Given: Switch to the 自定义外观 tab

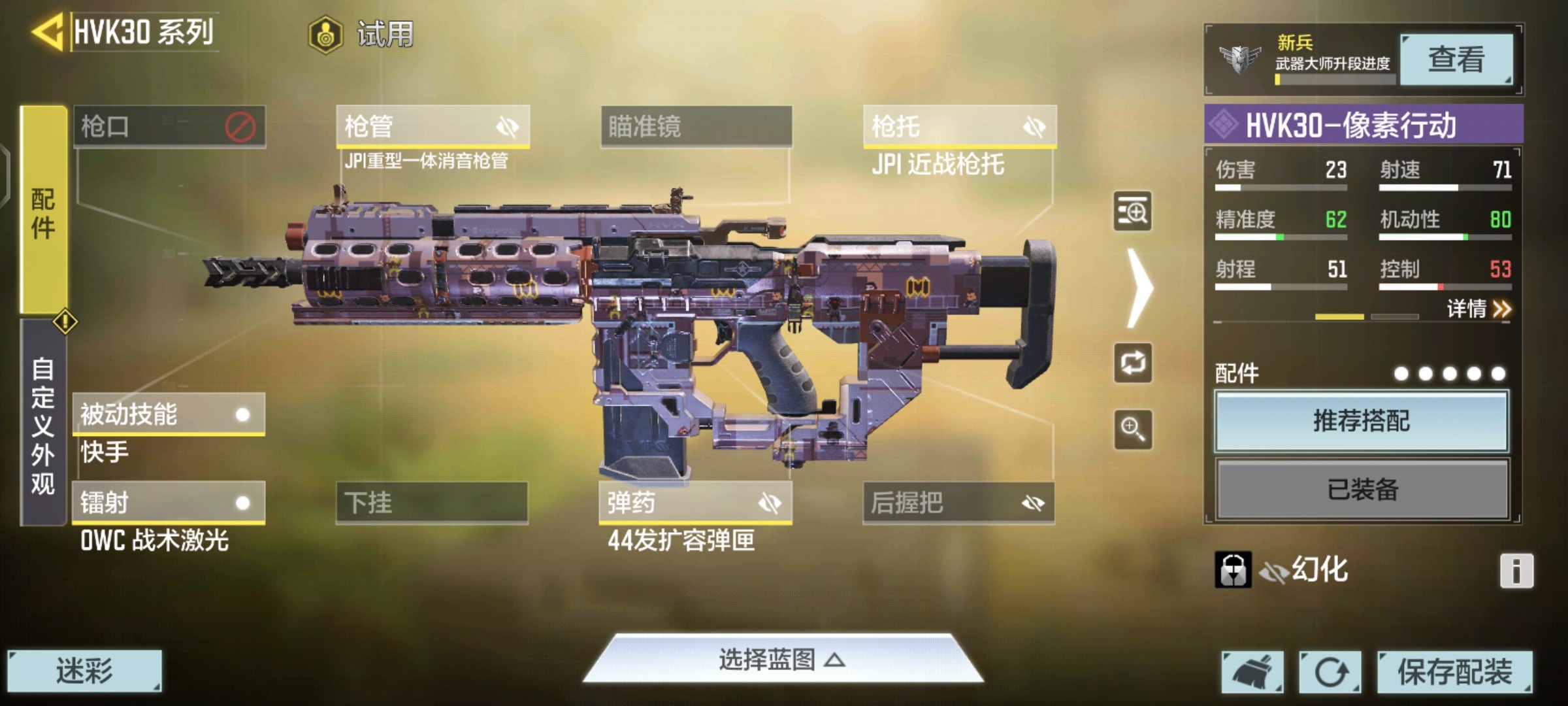Looking at the screenshot, I should (x=43, y=425).
